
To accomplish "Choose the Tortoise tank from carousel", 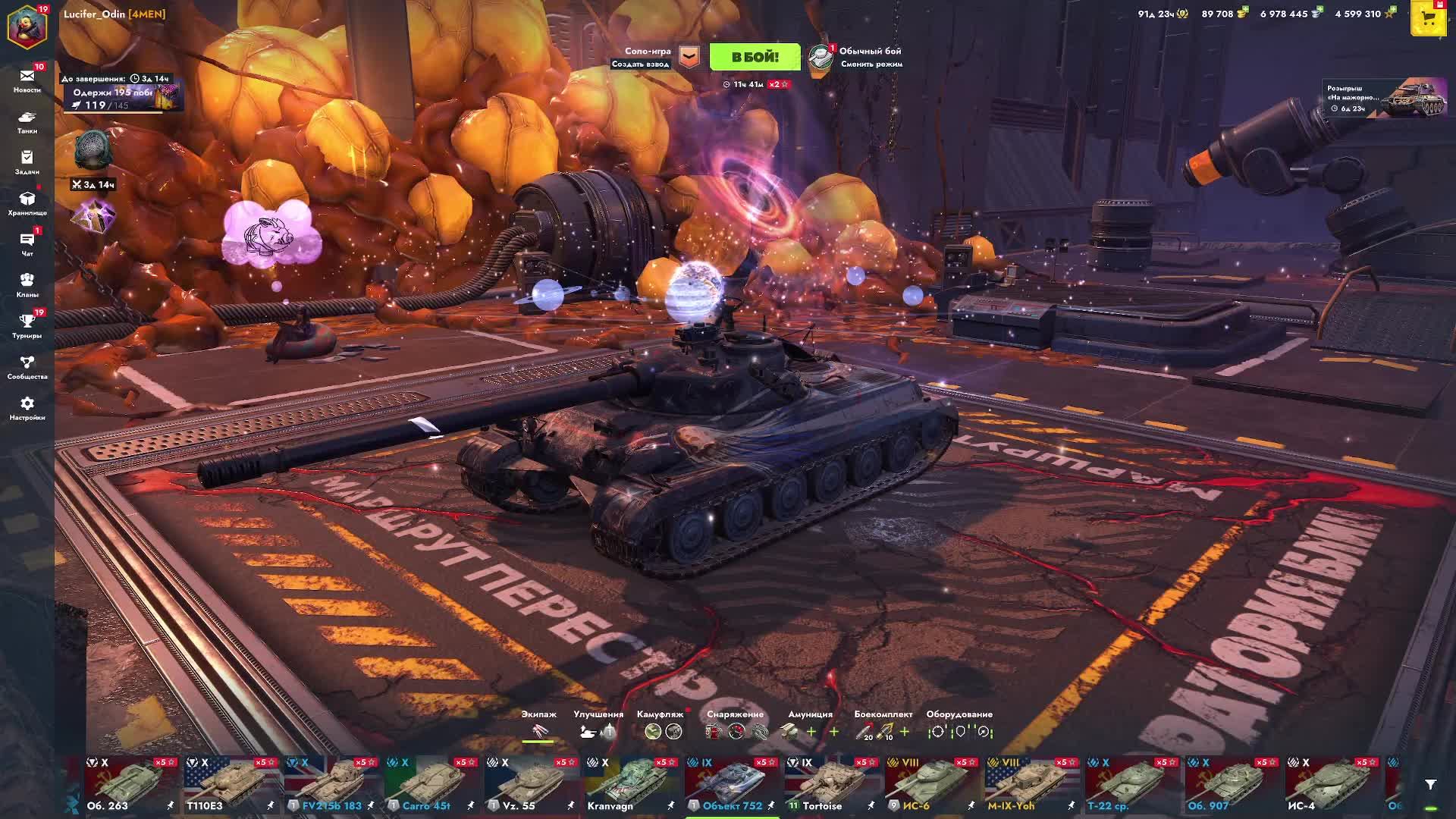I will (x=832, y=786).
